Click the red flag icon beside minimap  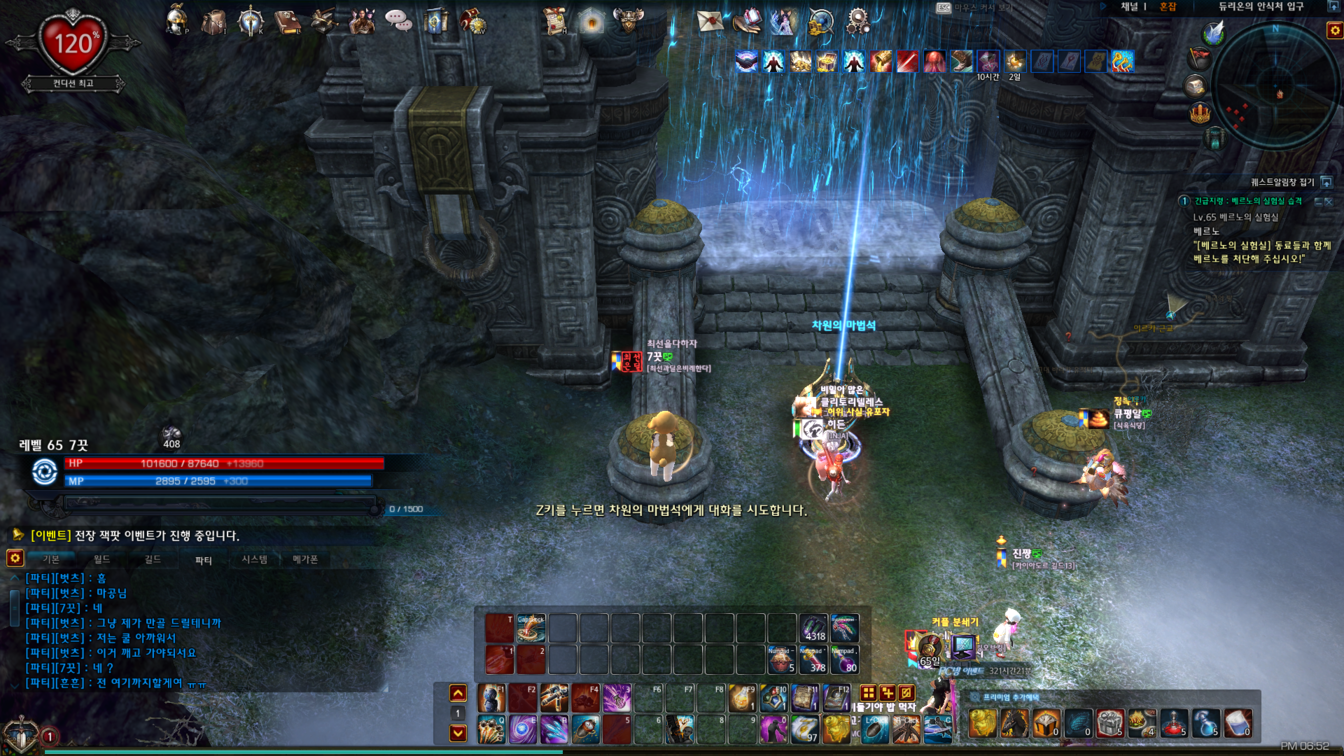(x=1198, y=59)
